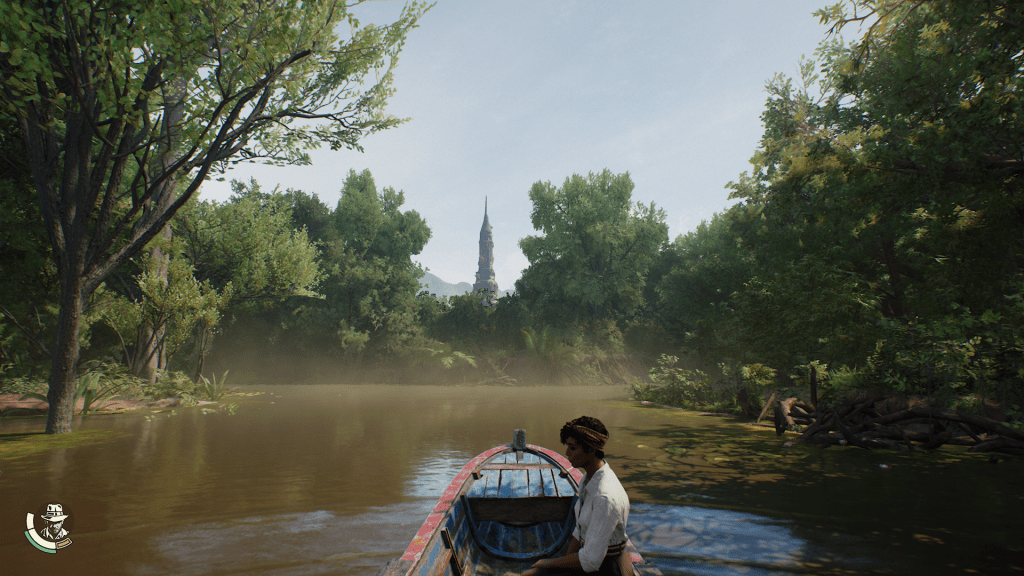Click the fedora character portrait icon

point(50,525)
